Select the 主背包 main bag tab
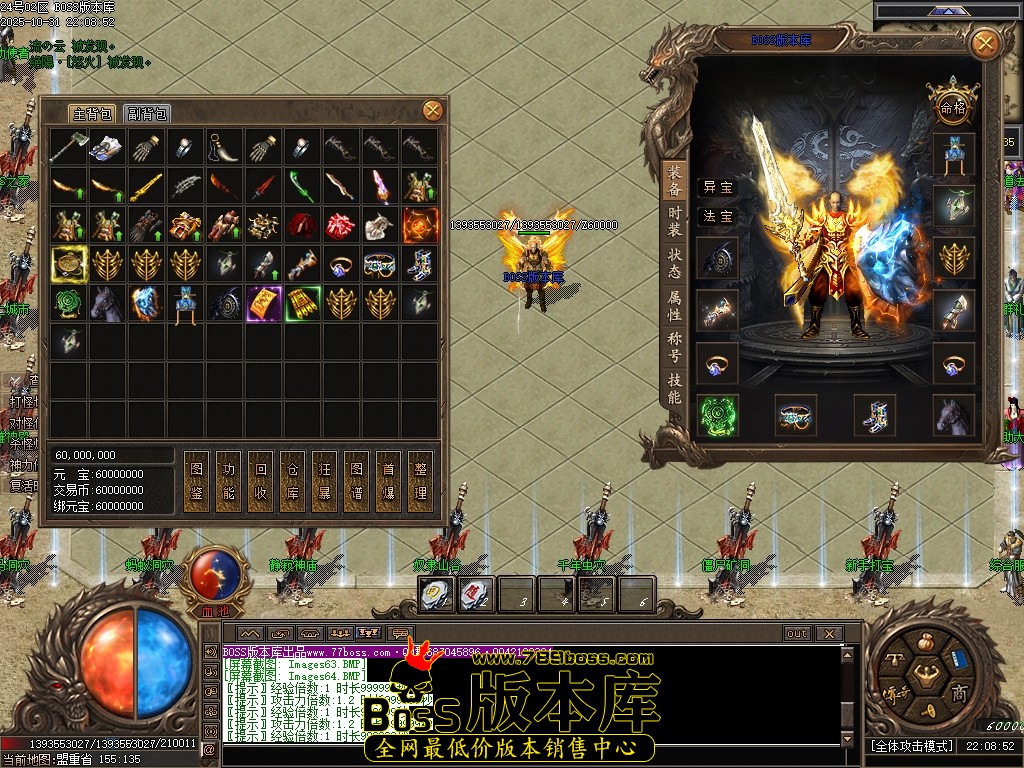This screenshot has height=768, width=1024. click(92, 113)
